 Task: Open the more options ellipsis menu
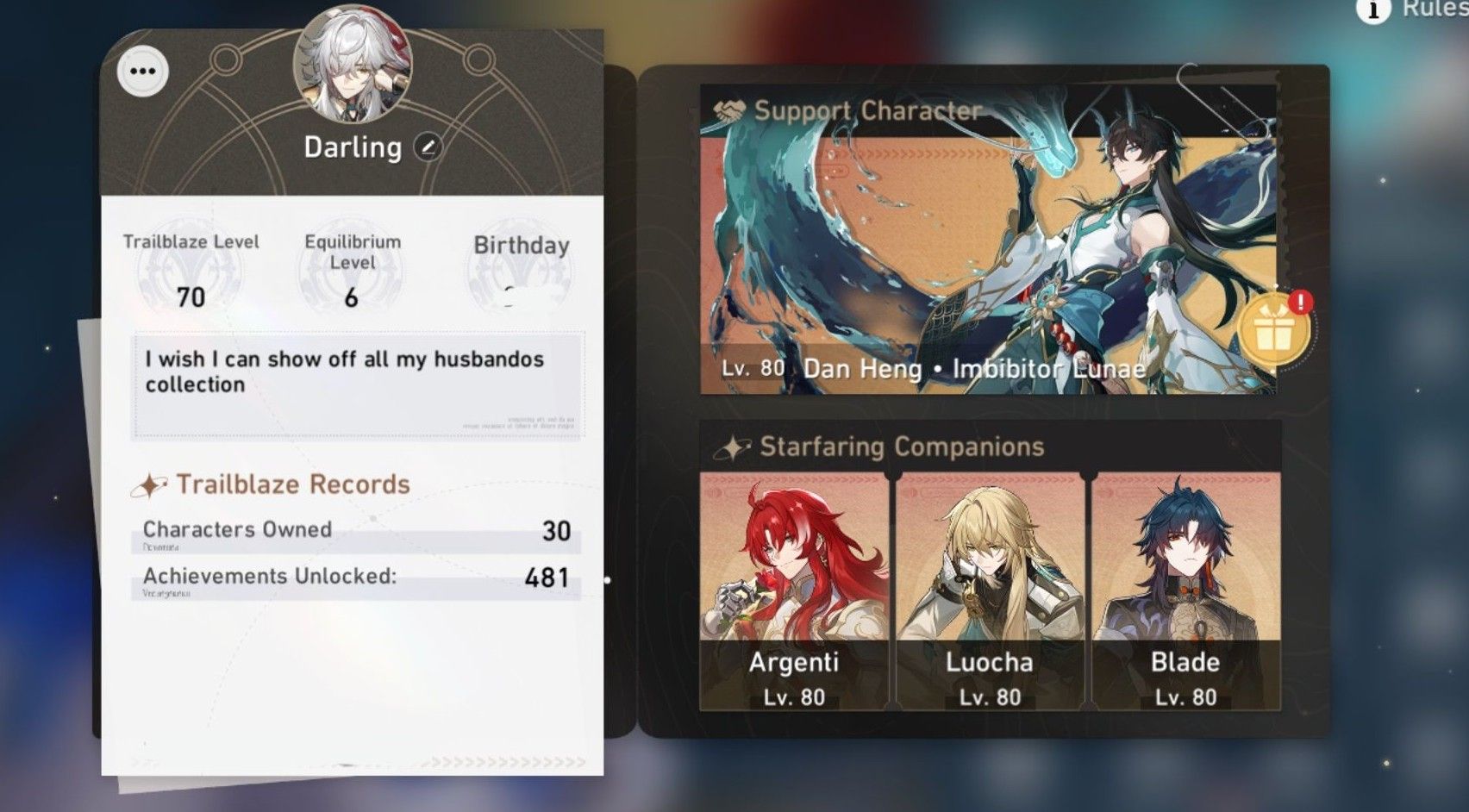[x=142, y=71]
